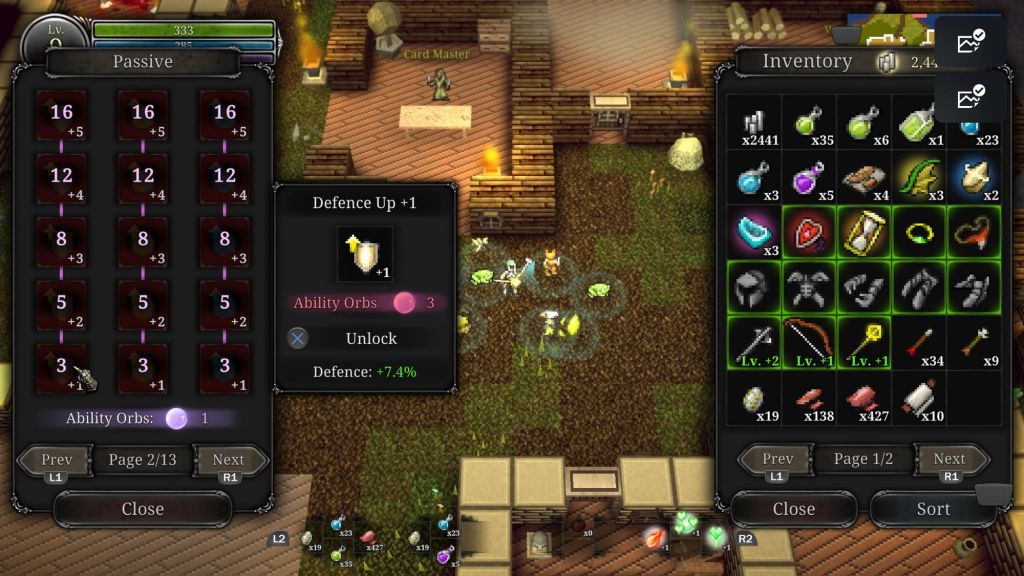Close the Passive panel
The height and width of the screenshot is (576, 1024).
coord(142,509)
